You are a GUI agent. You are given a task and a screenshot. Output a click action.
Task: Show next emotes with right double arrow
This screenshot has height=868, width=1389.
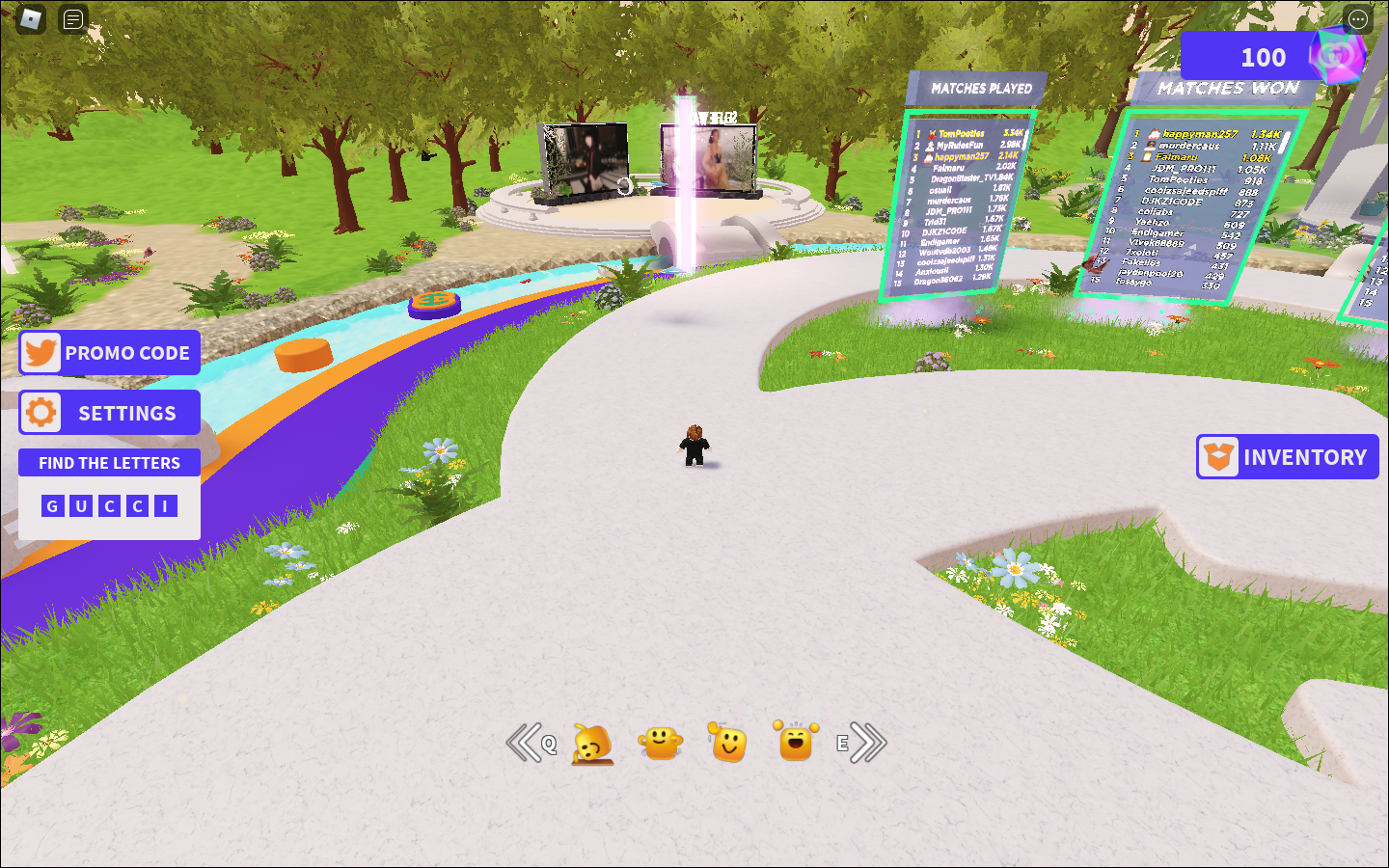click(868, 743)
